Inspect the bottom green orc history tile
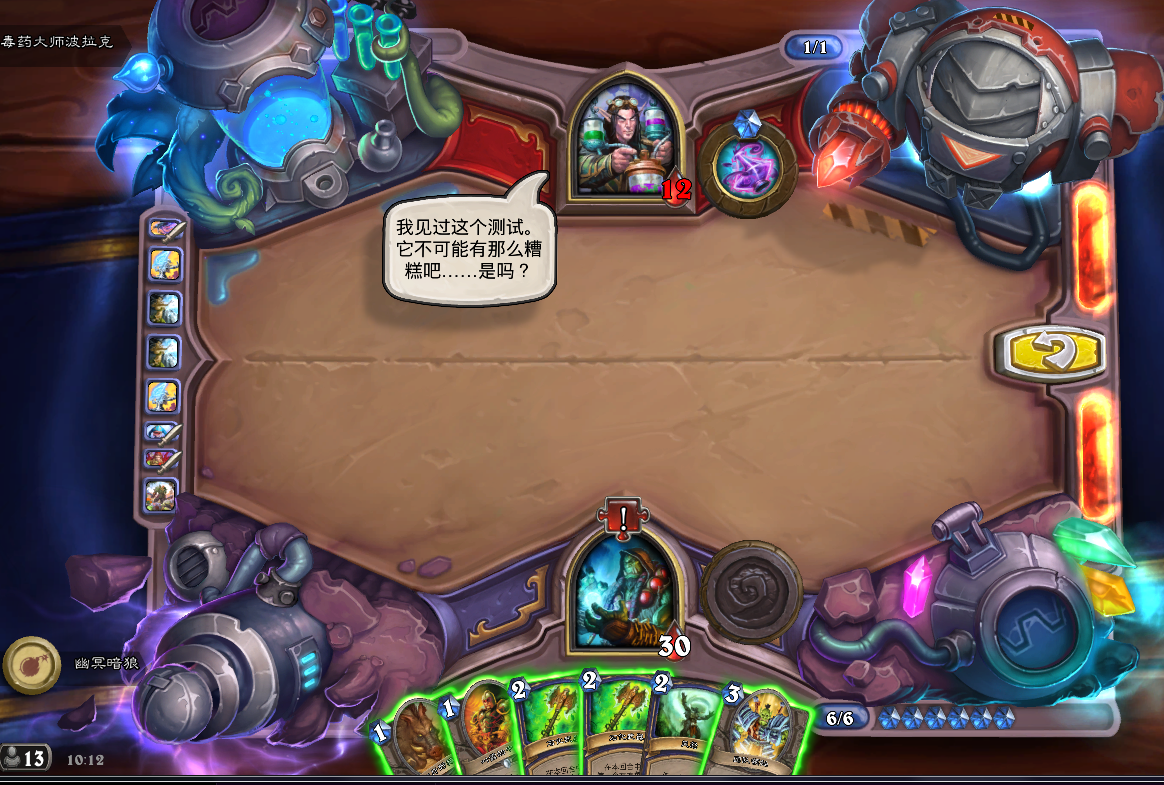Screen dimensions: 1164x785 (162, 494)
